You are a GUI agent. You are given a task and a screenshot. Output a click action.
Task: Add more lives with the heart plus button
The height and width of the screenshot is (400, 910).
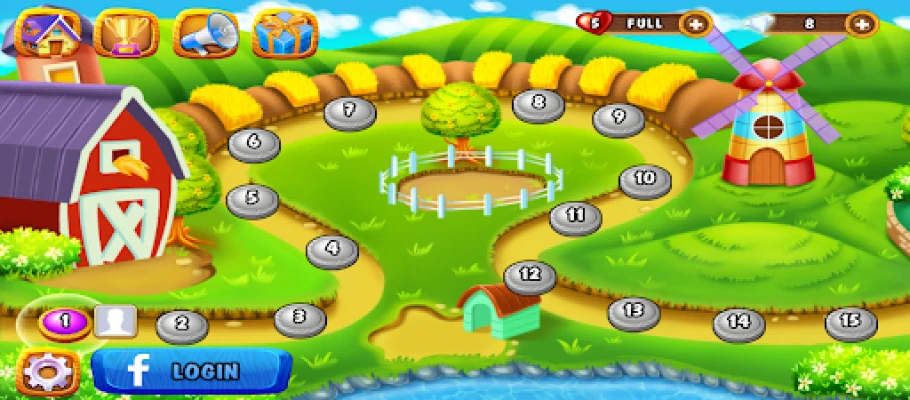click(695, 23)
